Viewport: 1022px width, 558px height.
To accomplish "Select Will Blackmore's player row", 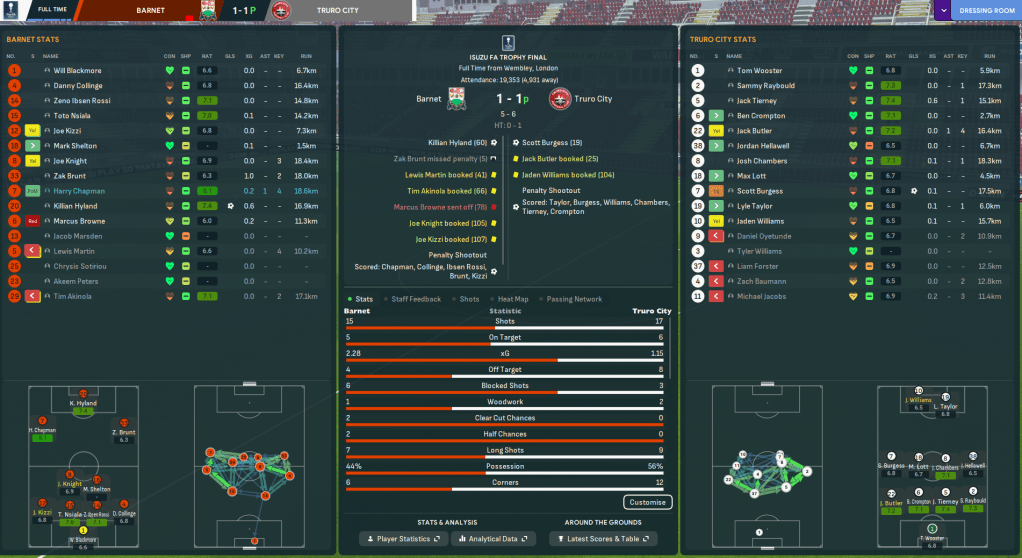I will tap(77, 71).
